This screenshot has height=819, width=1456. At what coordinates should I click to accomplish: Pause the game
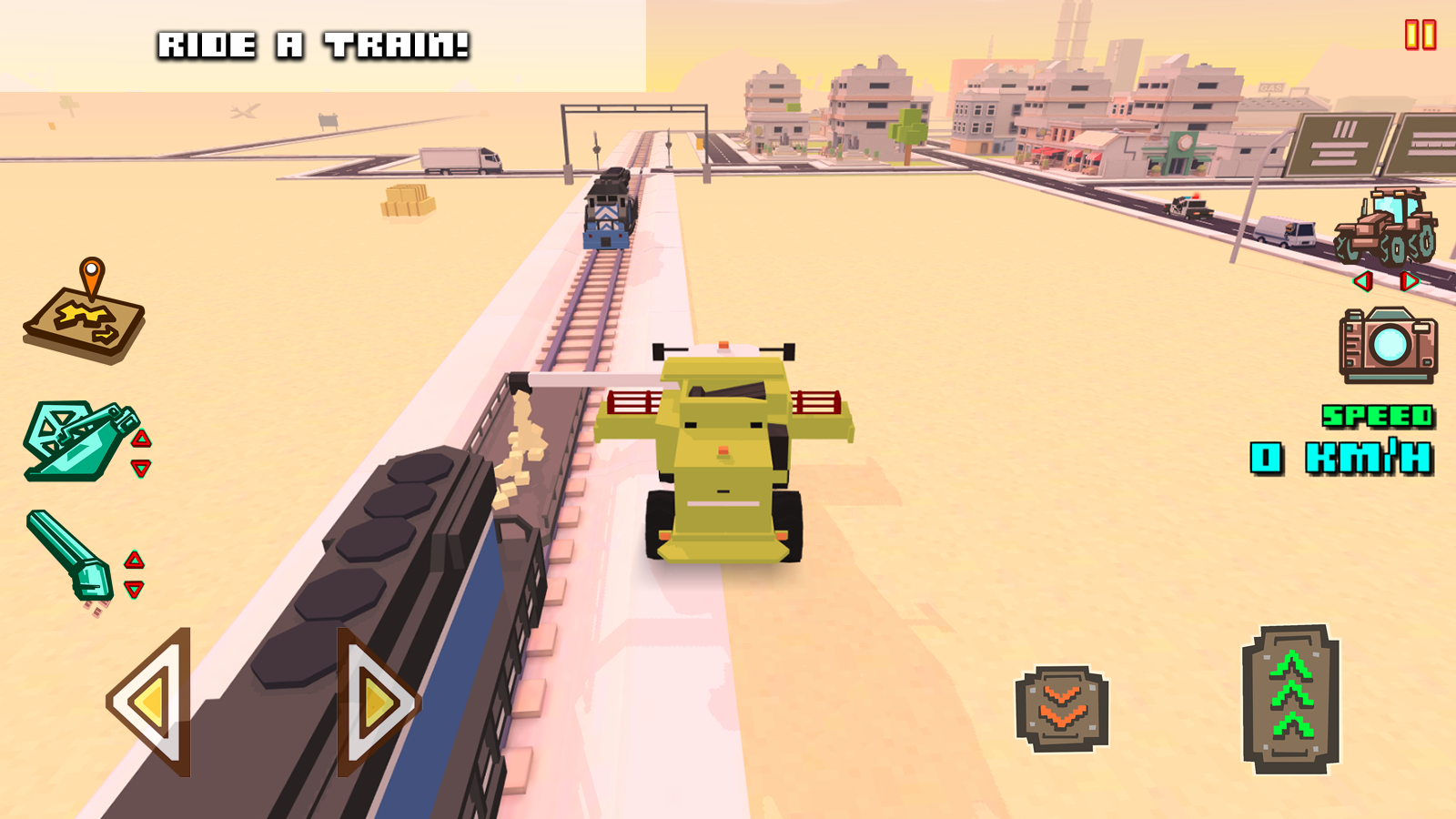click(1420, 36)
